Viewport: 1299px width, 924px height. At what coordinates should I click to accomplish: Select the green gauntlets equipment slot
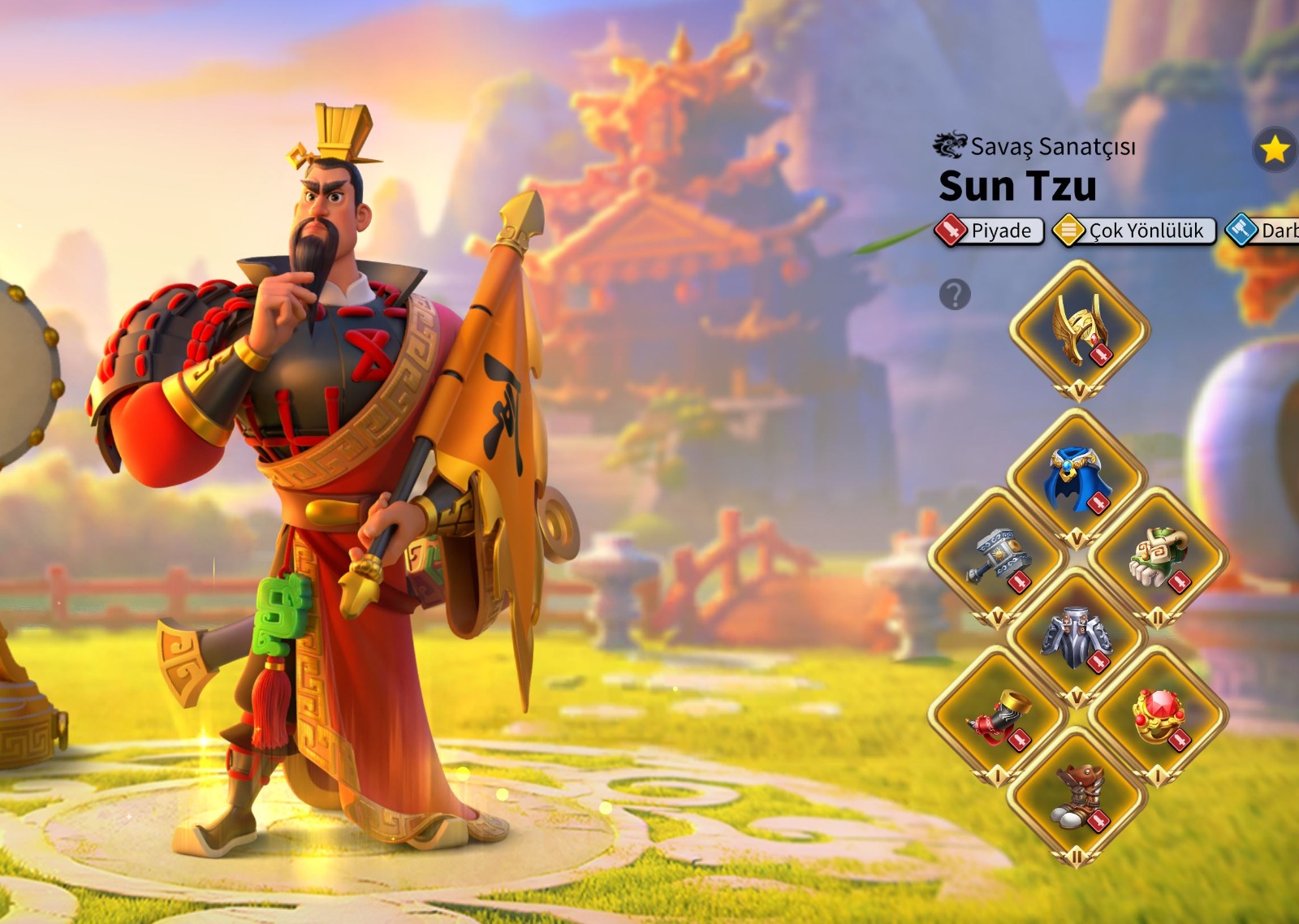pyautogui.click(x=1158, y=557)
